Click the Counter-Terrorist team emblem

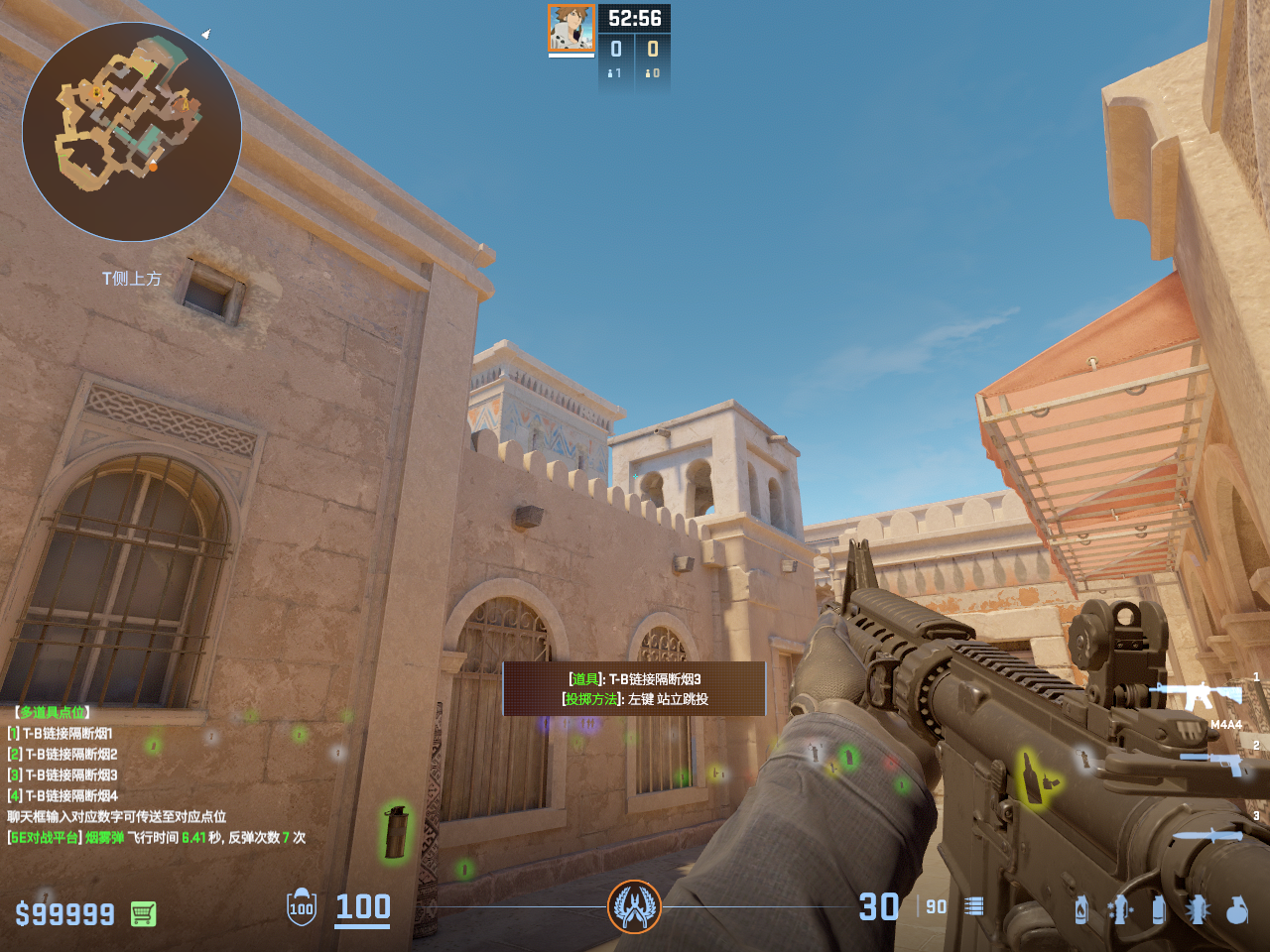(x=634, y=905)
